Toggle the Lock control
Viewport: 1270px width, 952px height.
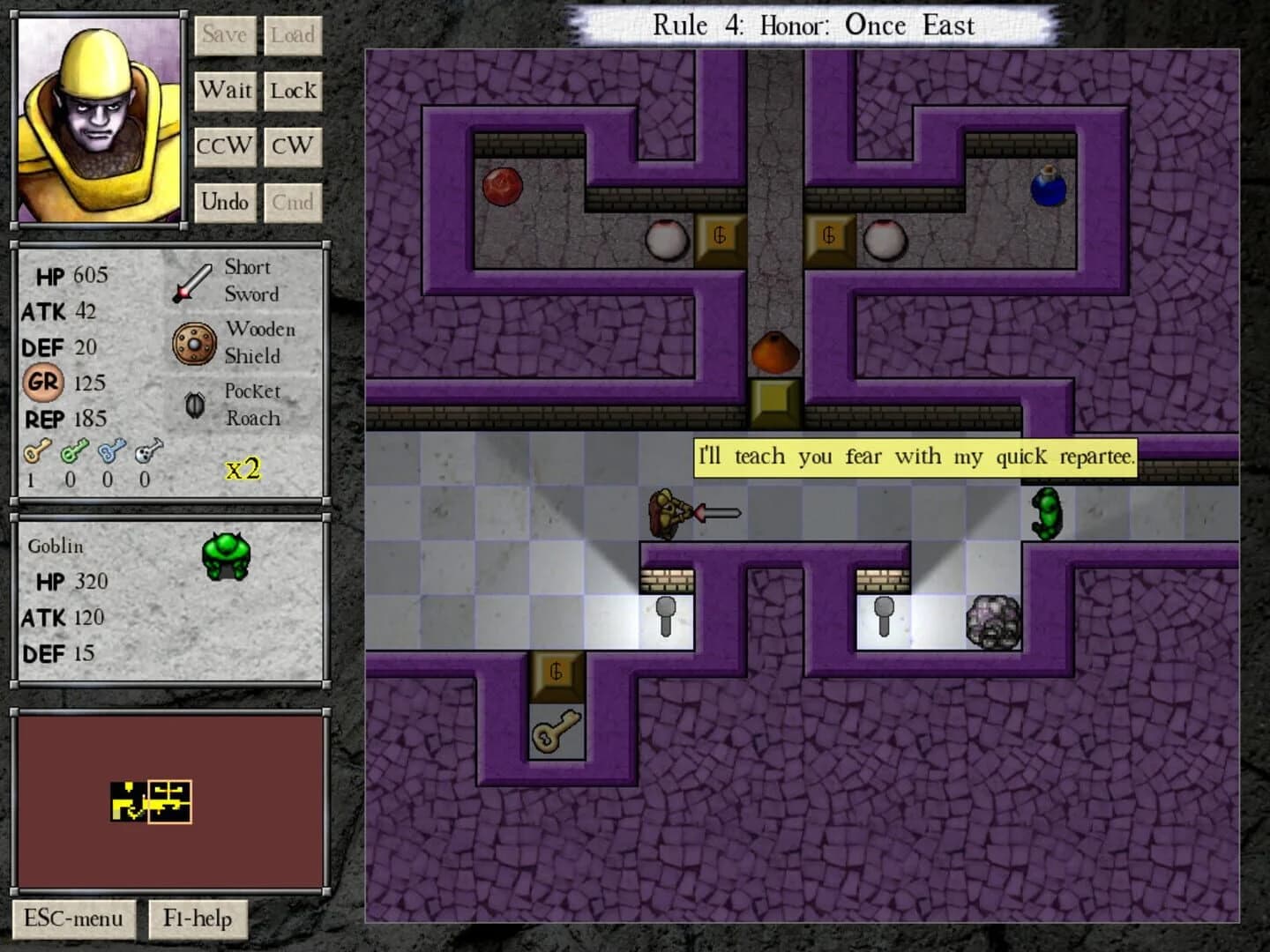click(294, 90)
